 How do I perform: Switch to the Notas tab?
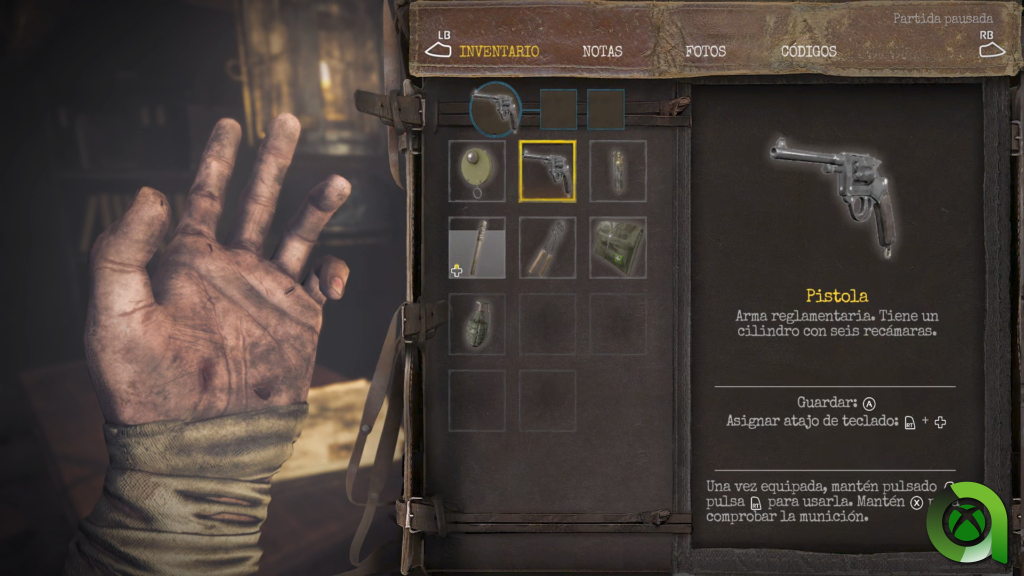602,51
